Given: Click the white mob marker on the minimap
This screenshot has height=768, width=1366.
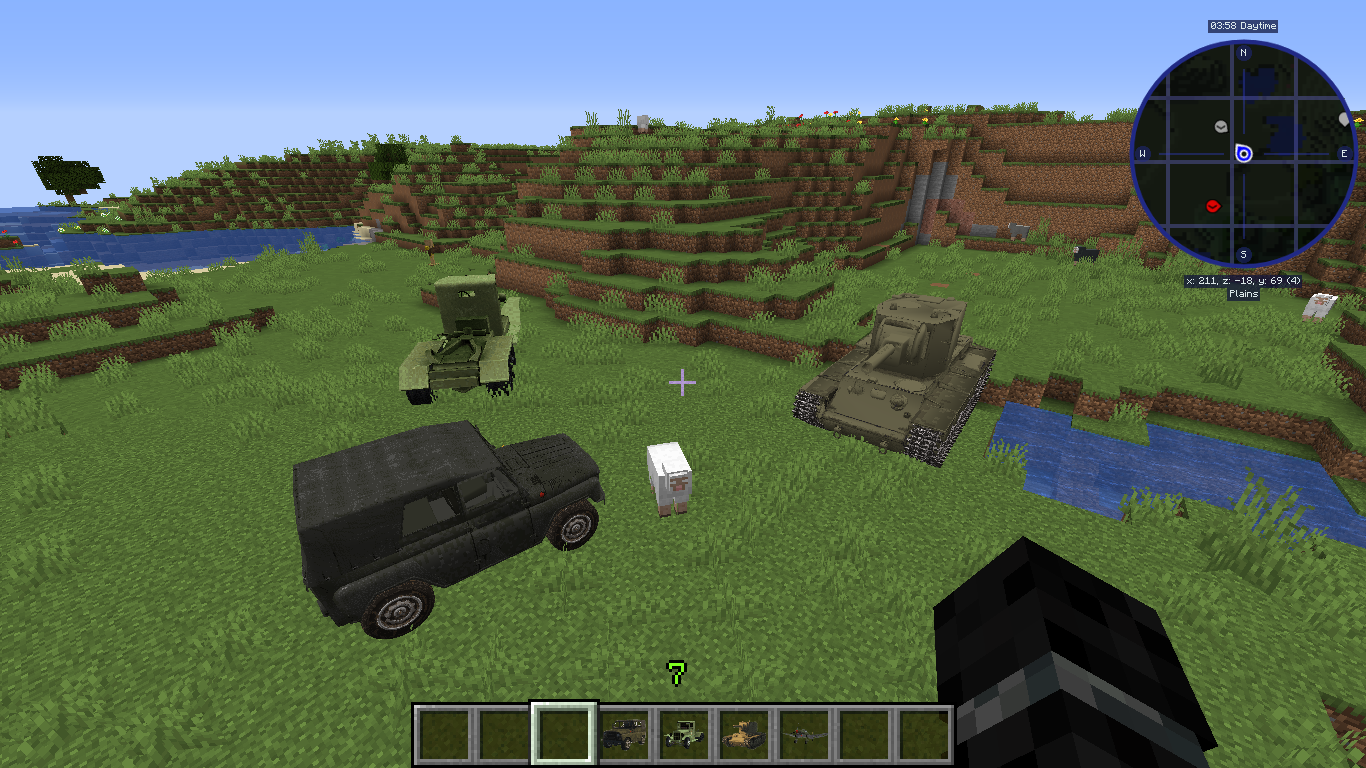Looking at the screenshot, I should (x=1343, y=120).
